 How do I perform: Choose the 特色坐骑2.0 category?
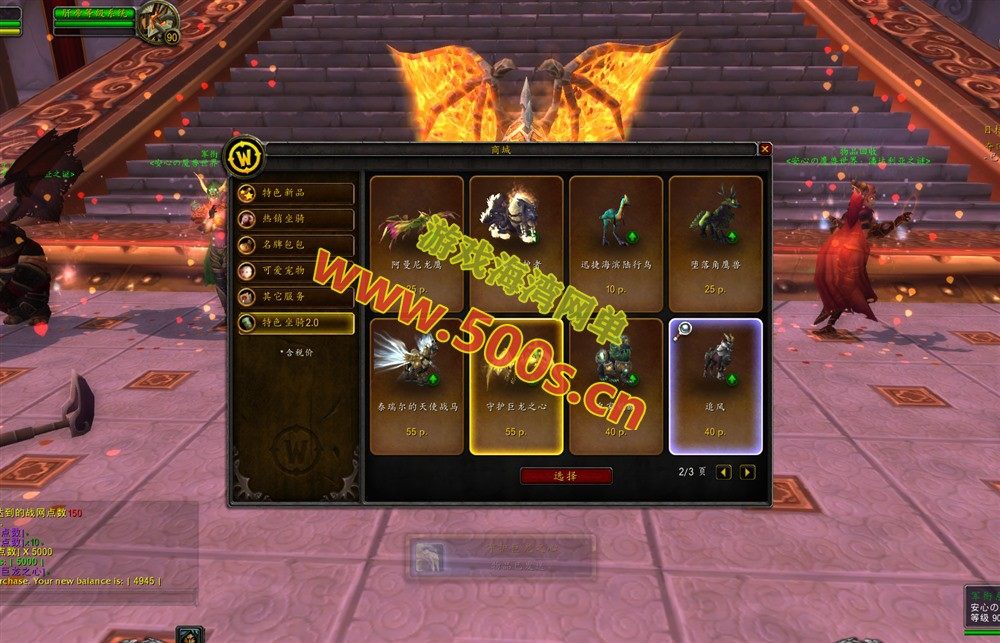[x=296, y=323]
